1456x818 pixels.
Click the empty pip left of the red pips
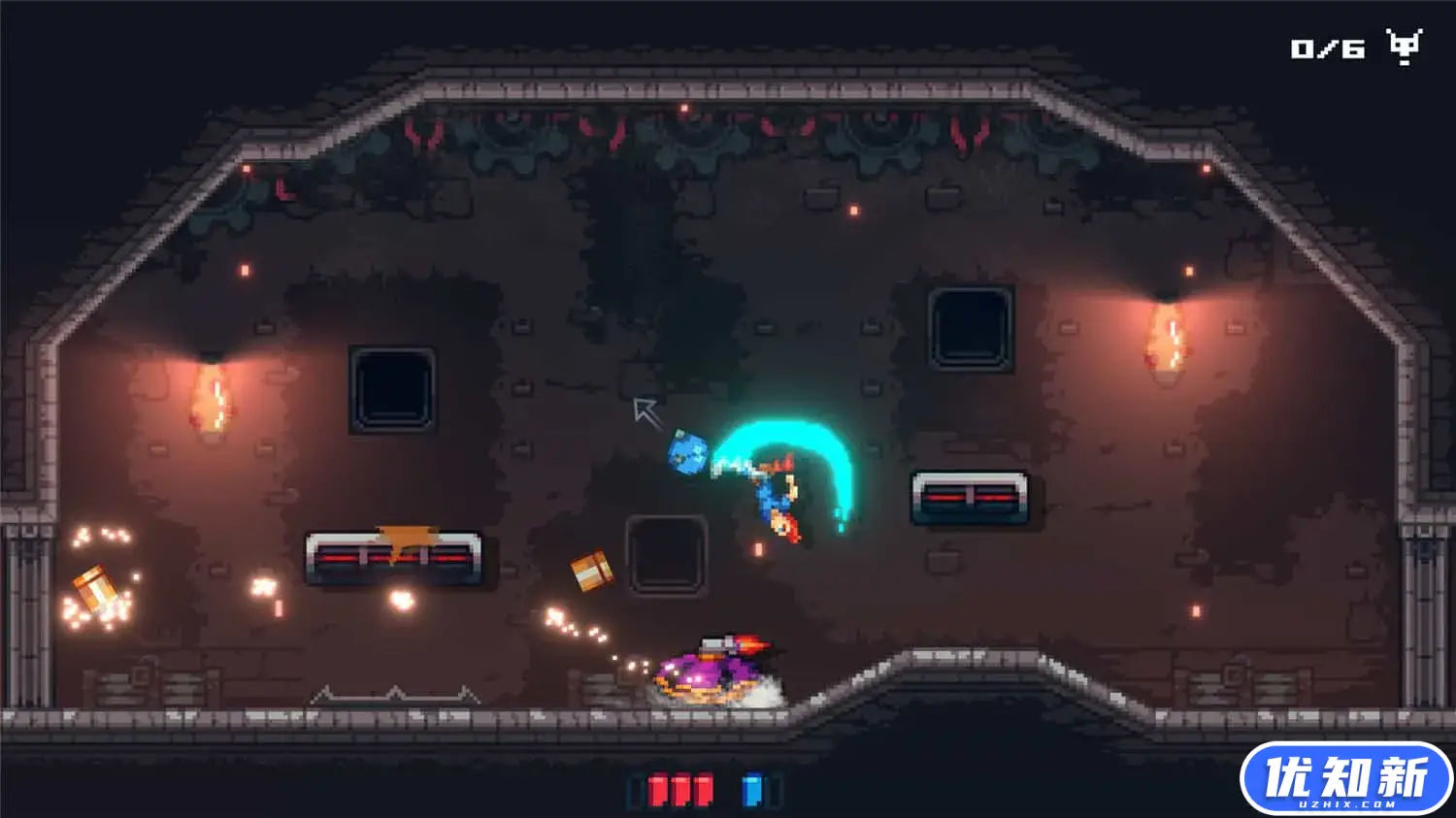635,791
